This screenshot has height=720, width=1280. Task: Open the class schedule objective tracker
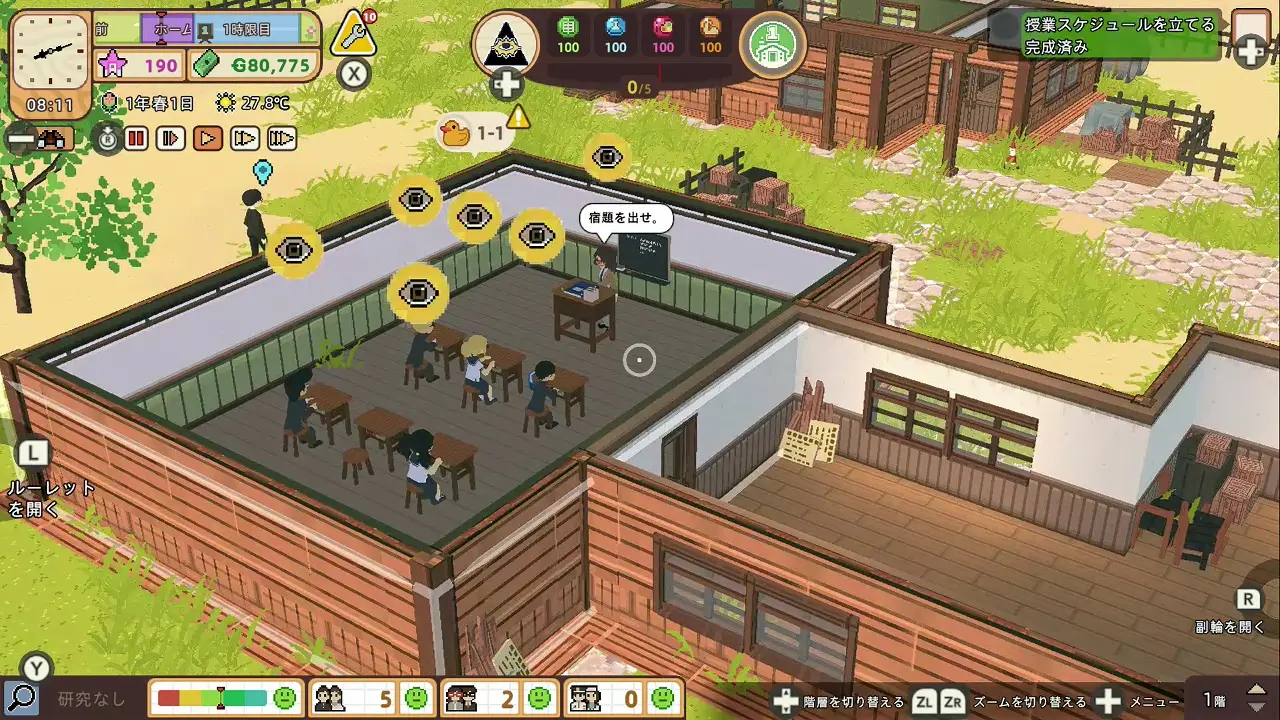point(1120,35)
